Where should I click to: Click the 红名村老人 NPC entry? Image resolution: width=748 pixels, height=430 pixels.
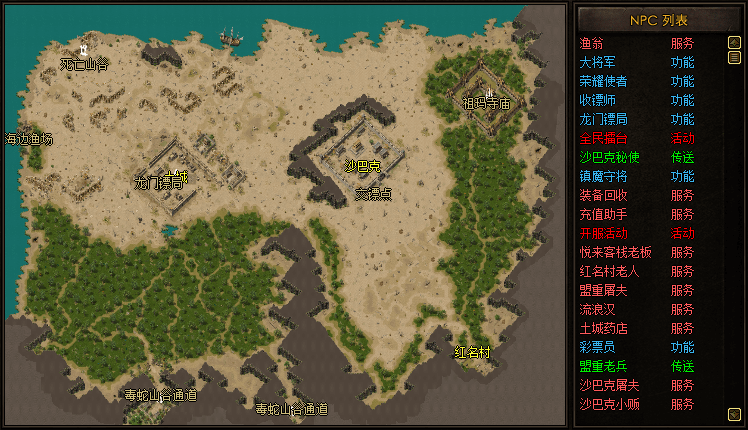click(610, 271)
